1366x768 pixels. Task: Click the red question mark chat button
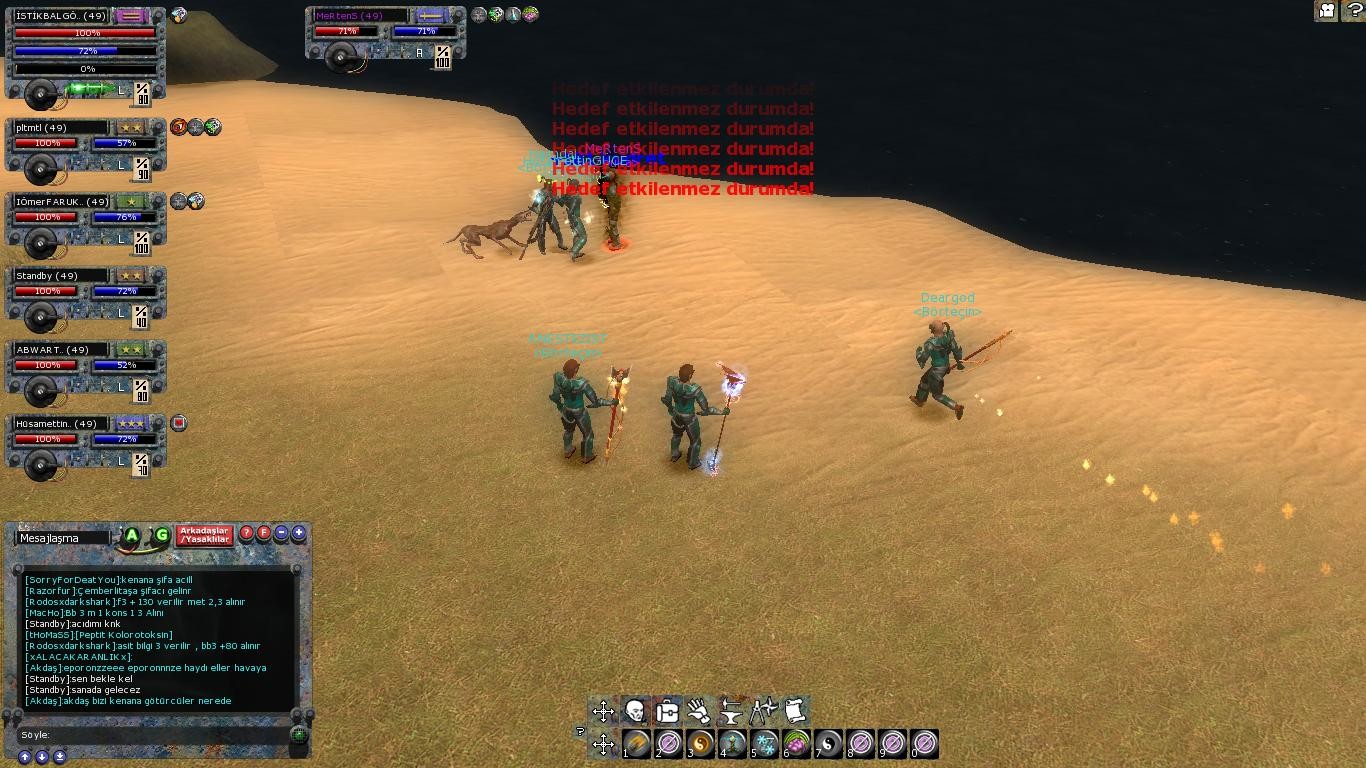[247, 533]
